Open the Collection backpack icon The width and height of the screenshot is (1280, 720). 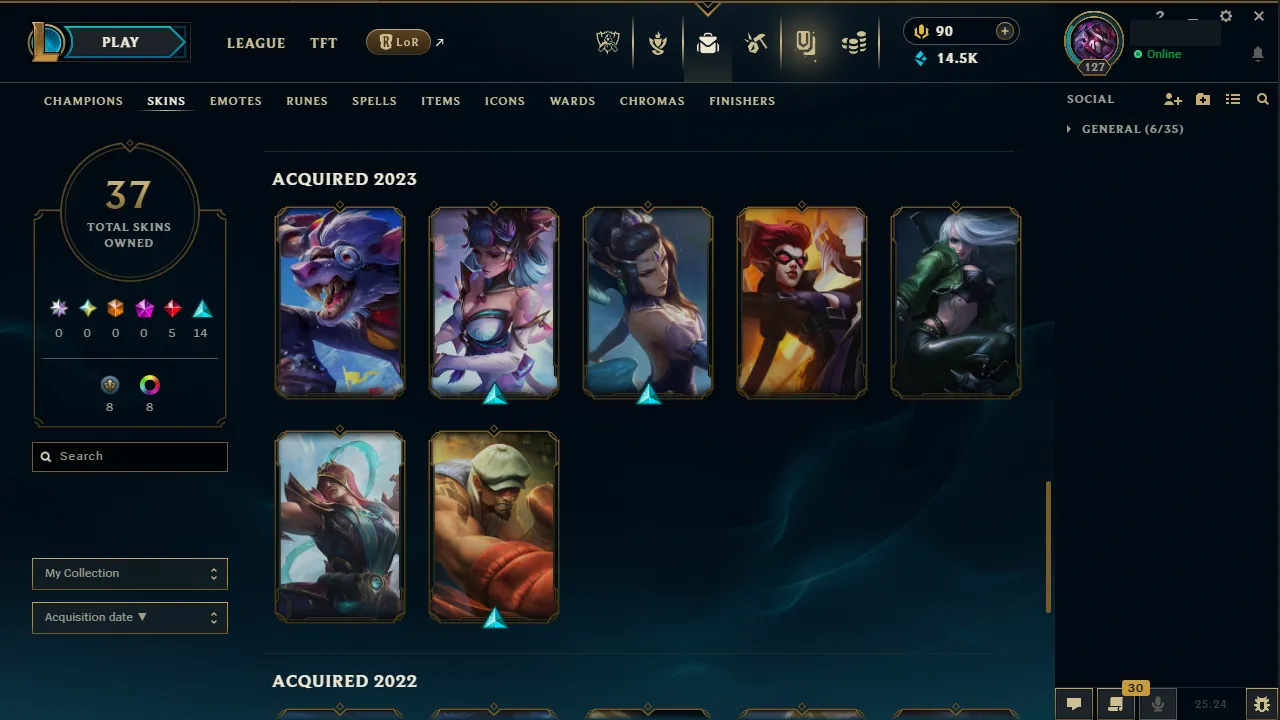[708, 43]
